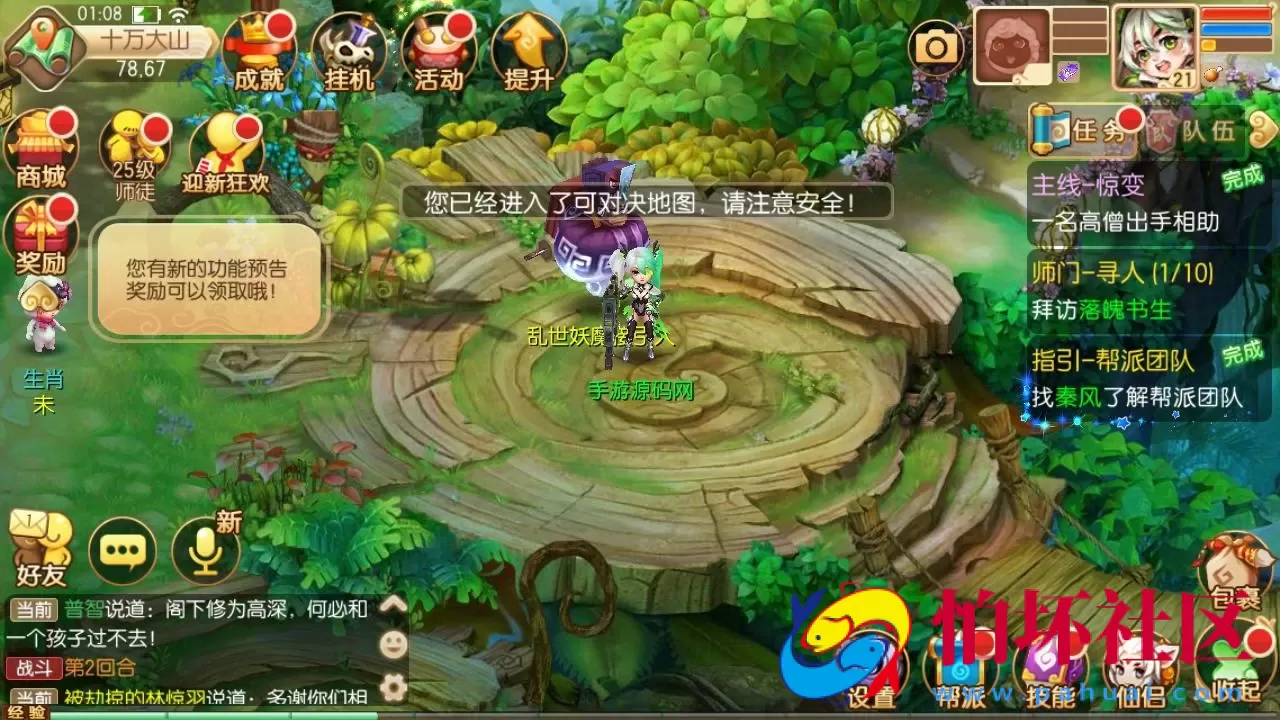This screenshot has height=720, width=1280.
Task: Enable voice chat with the 新 microphone
Action: pyautogui.click(x=207, y=550)
